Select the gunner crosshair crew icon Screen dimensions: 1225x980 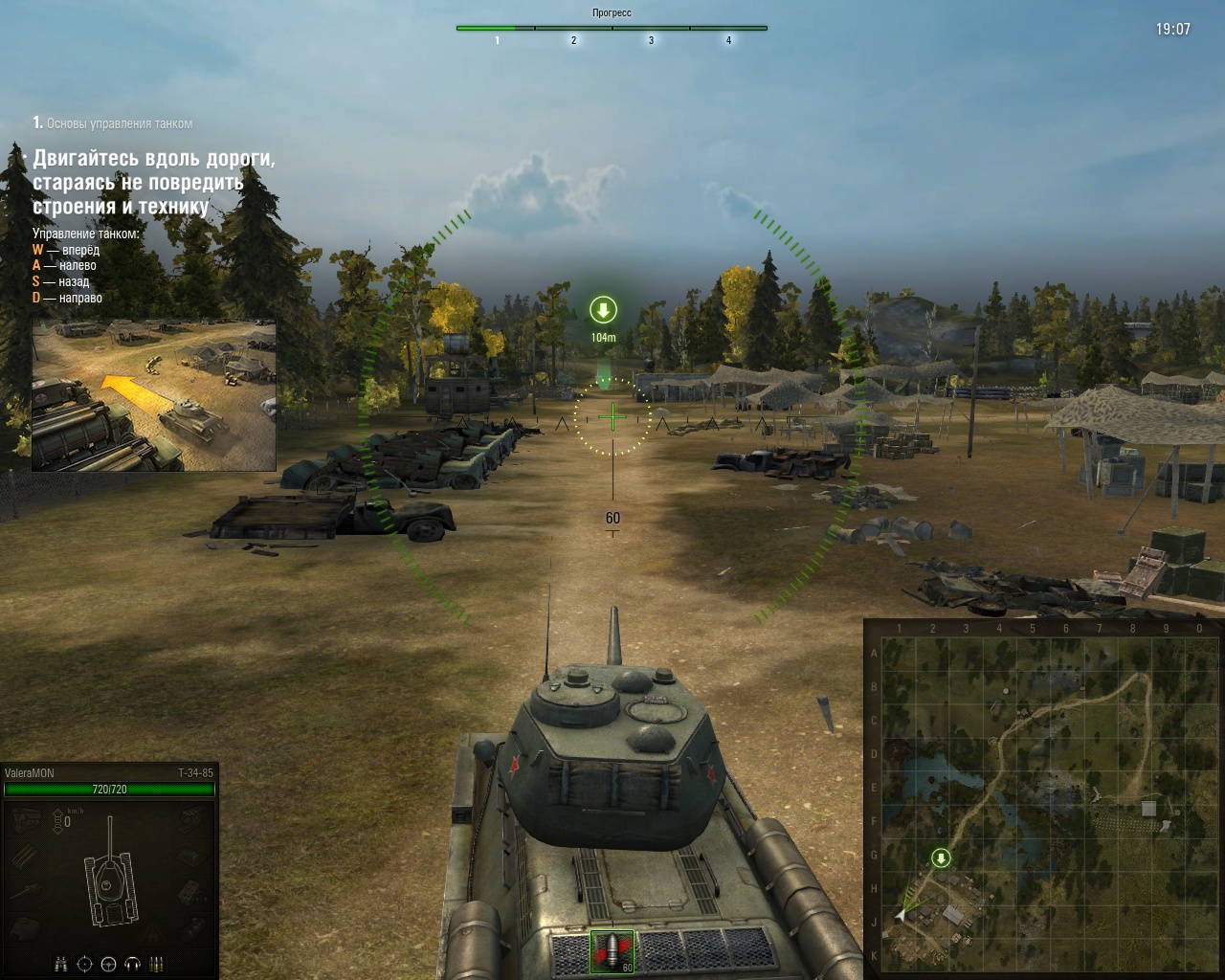coord(84,964)
